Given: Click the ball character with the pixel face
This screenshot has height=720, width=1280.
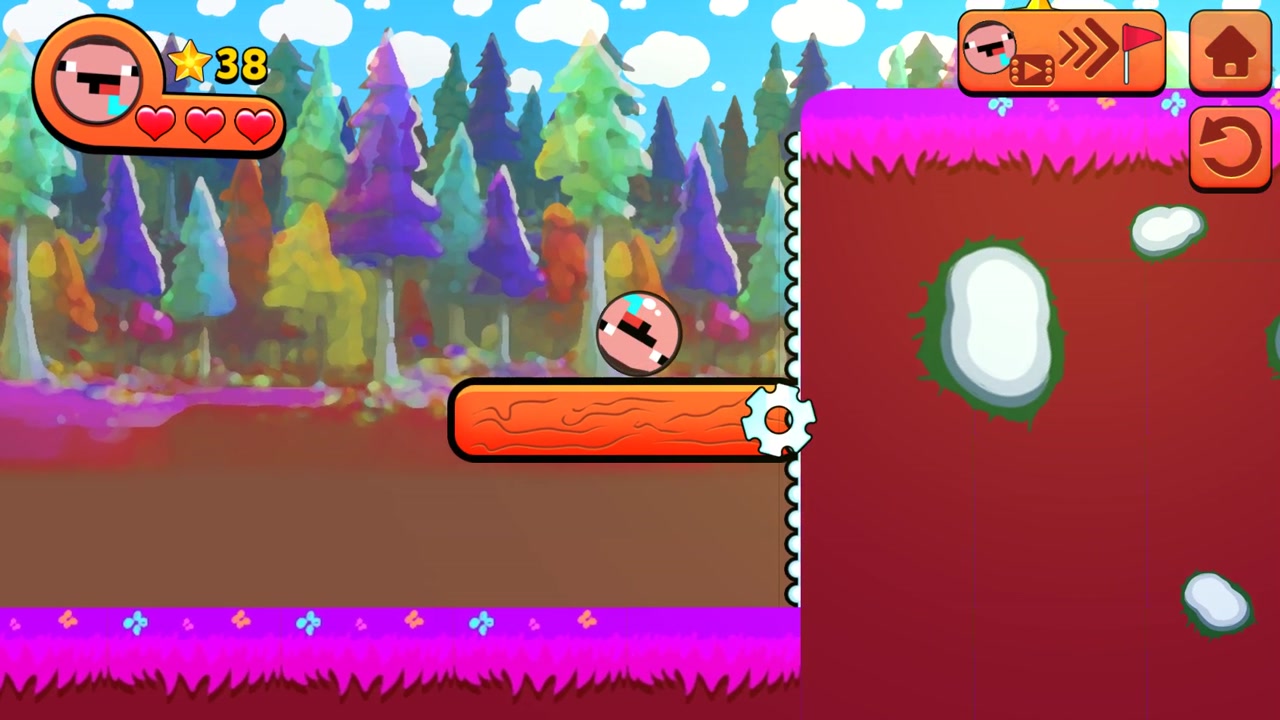Looking at the screenshot, I should coord(642,333).
